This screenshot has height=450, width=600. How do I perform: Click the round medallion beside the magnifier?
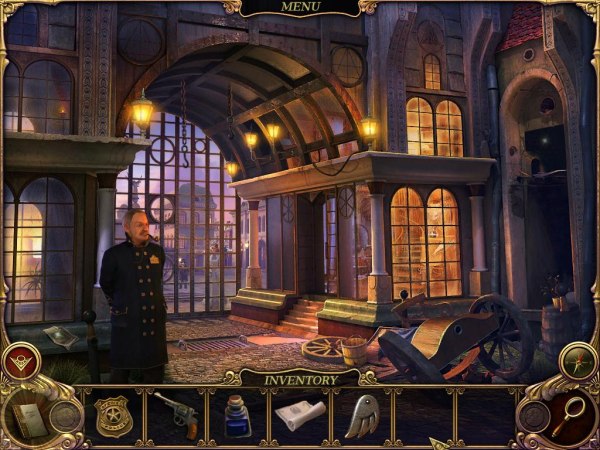coord(536,416)
